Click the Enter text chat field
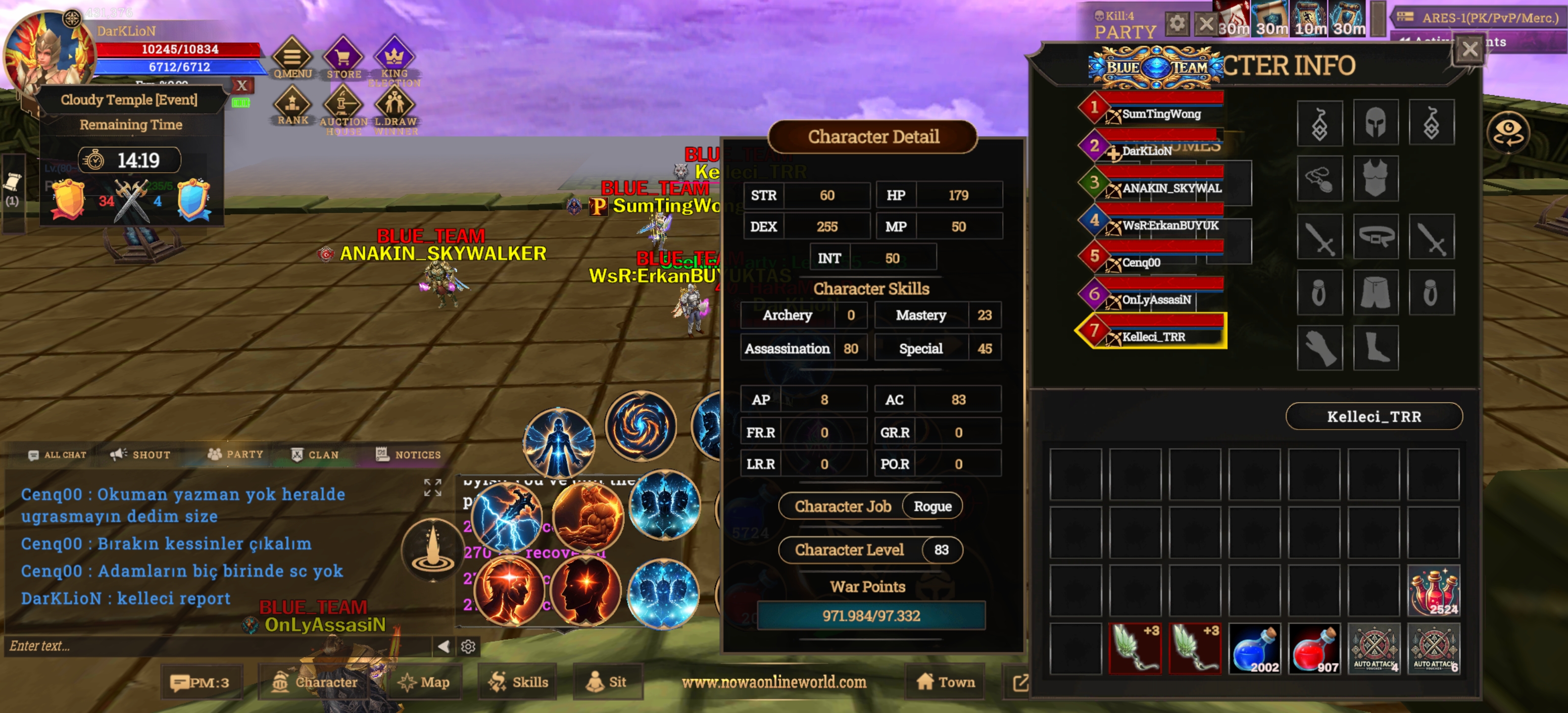Screen dimensions: 1568x713 click(213, 646)
